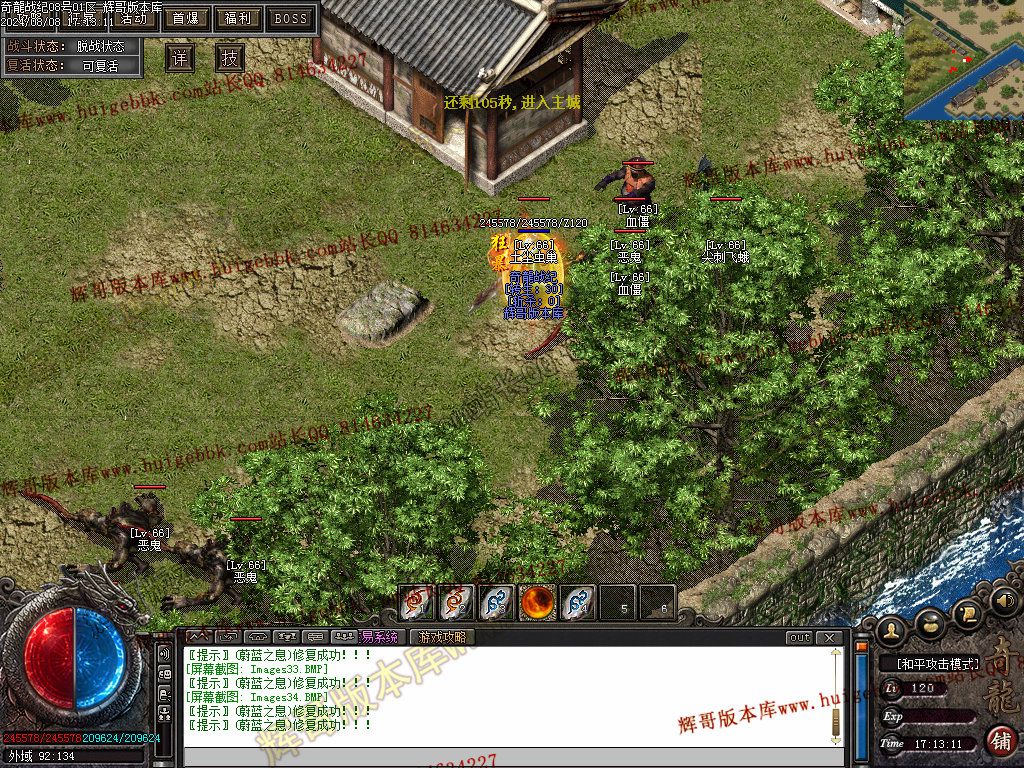
Task: Open the 活动 events menu
Action: 133,18
